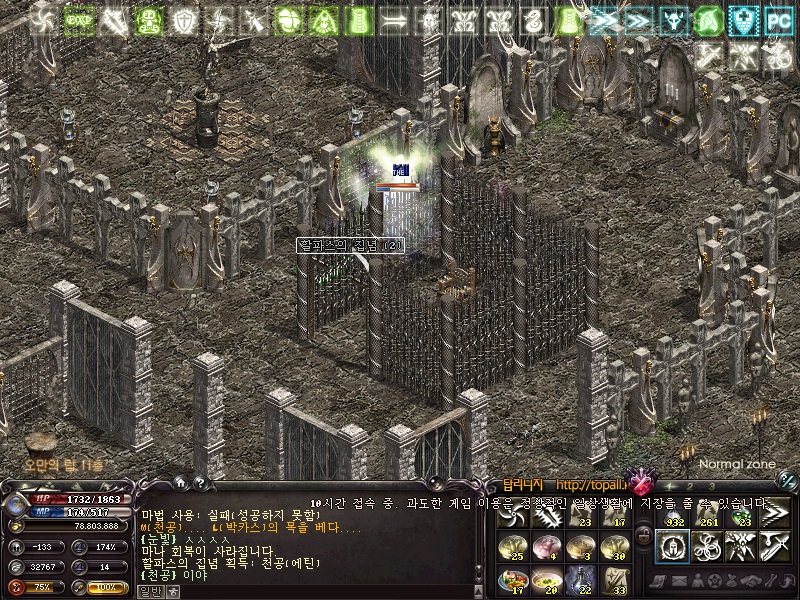Activate the triple rings skill icon
The image size is (800, 600).
[706, 546]
